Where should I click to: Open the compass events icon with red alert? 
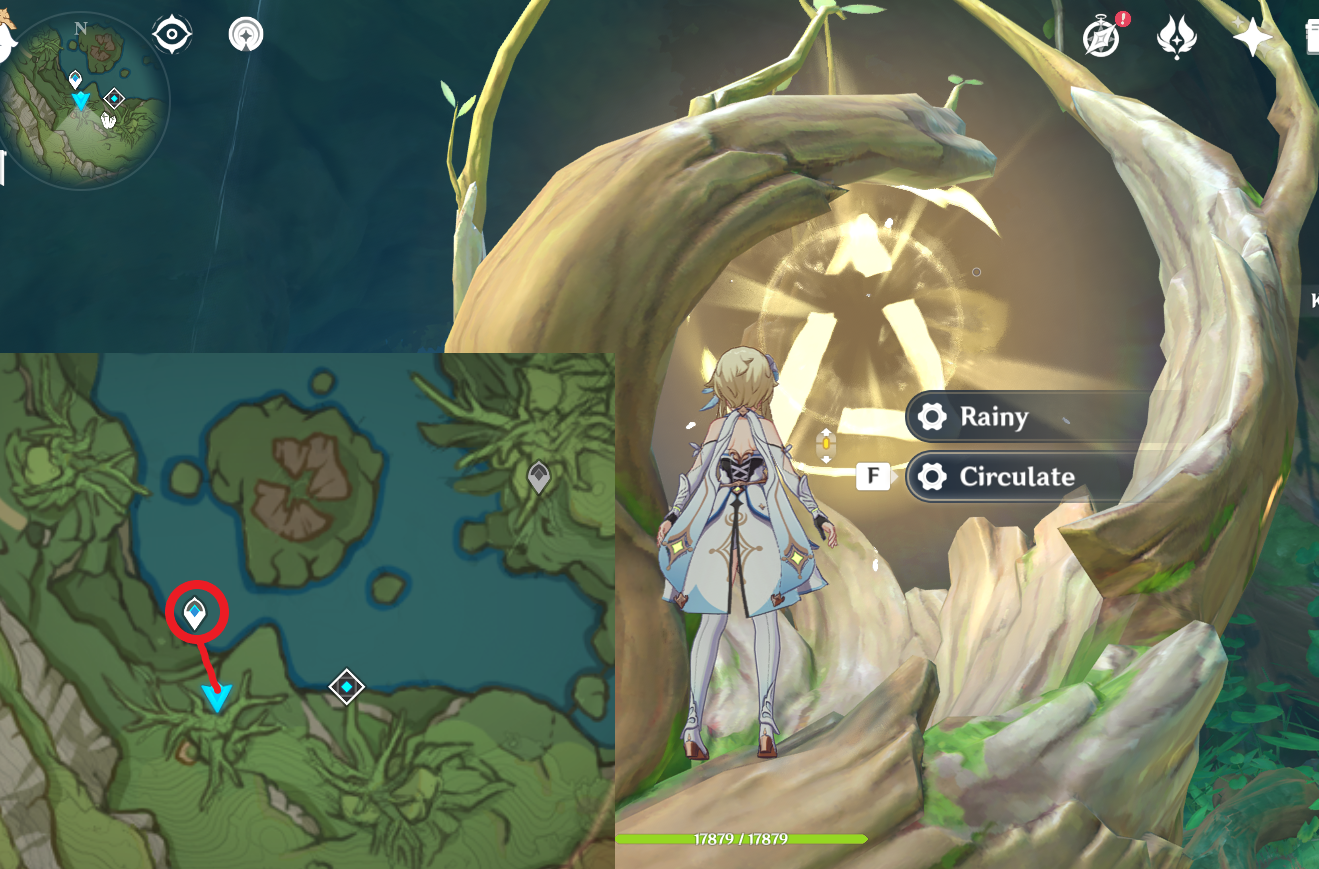(1101, 38)
